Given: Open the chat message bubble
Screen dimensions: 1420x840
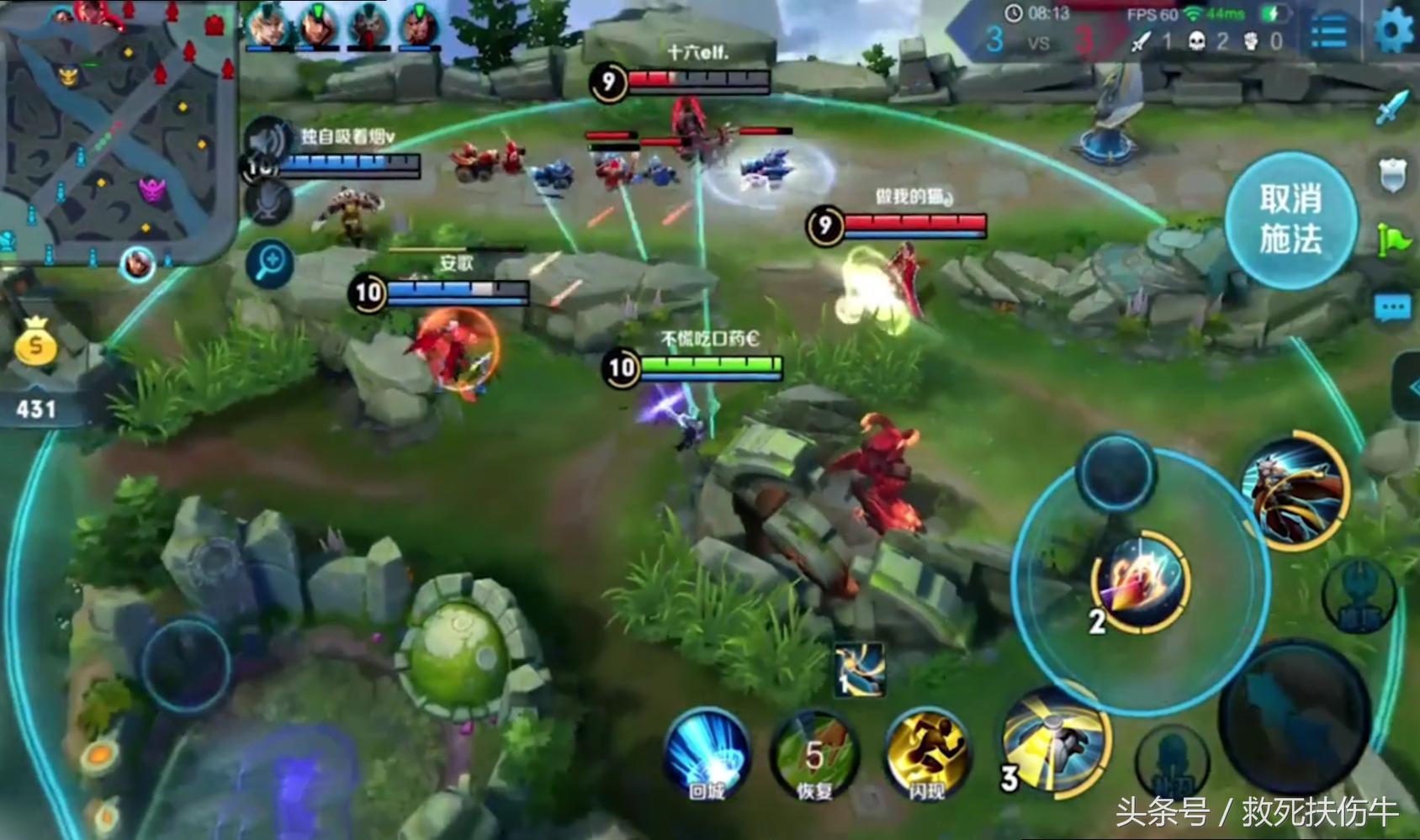Looking at the screenshot, I should pyautogui.click(x=1392, y=309).
